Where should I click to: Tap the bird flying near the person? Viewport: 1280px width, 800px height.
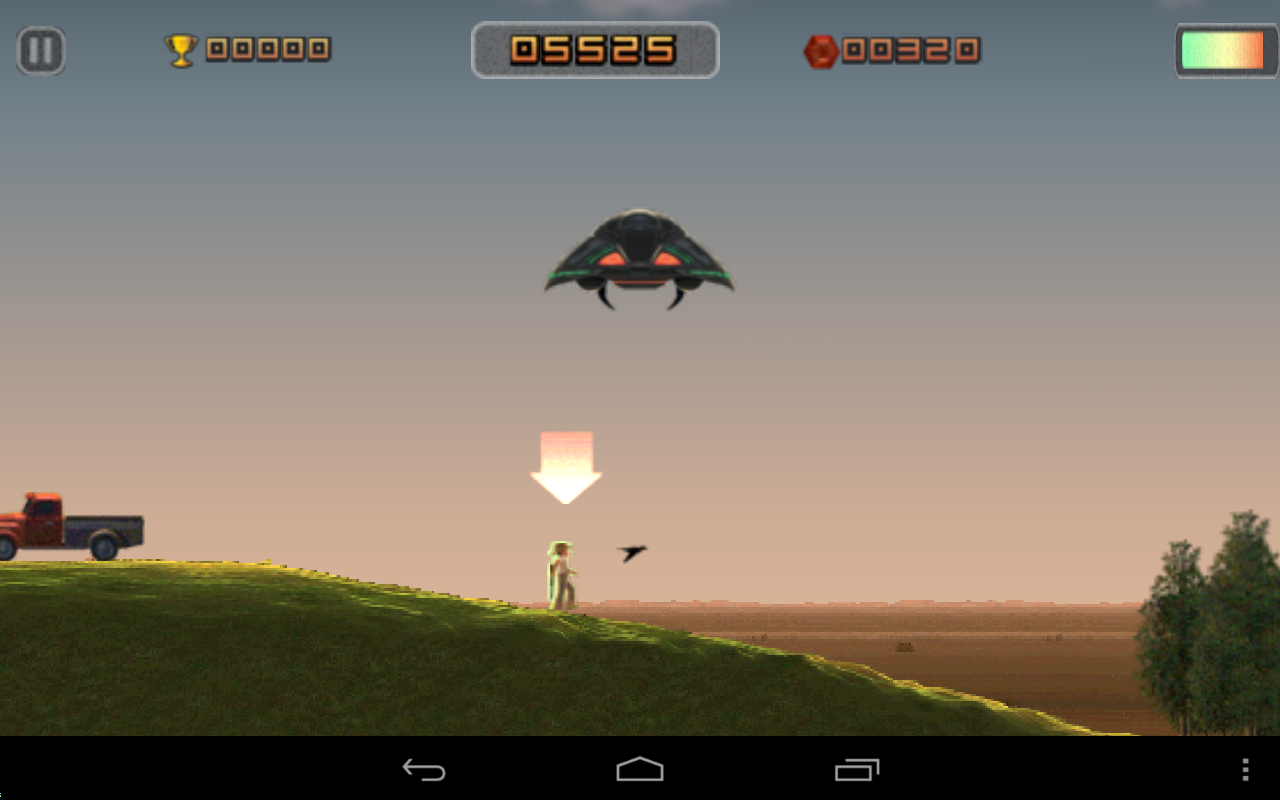(634, 550)
